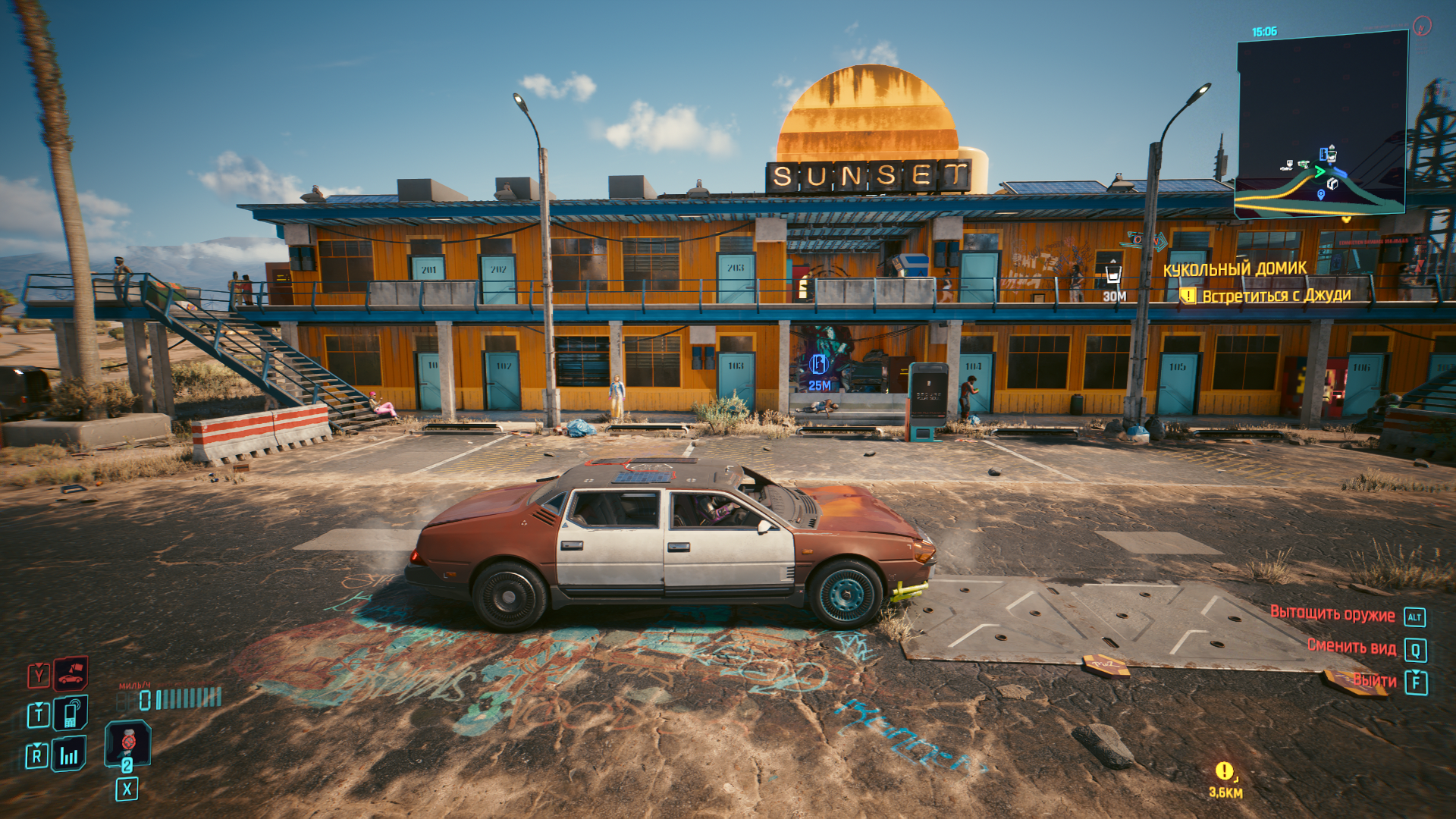Select the quest tracker 'Встретиться с Джуди'
The image size is (1456, 819).
point(1276,296)
